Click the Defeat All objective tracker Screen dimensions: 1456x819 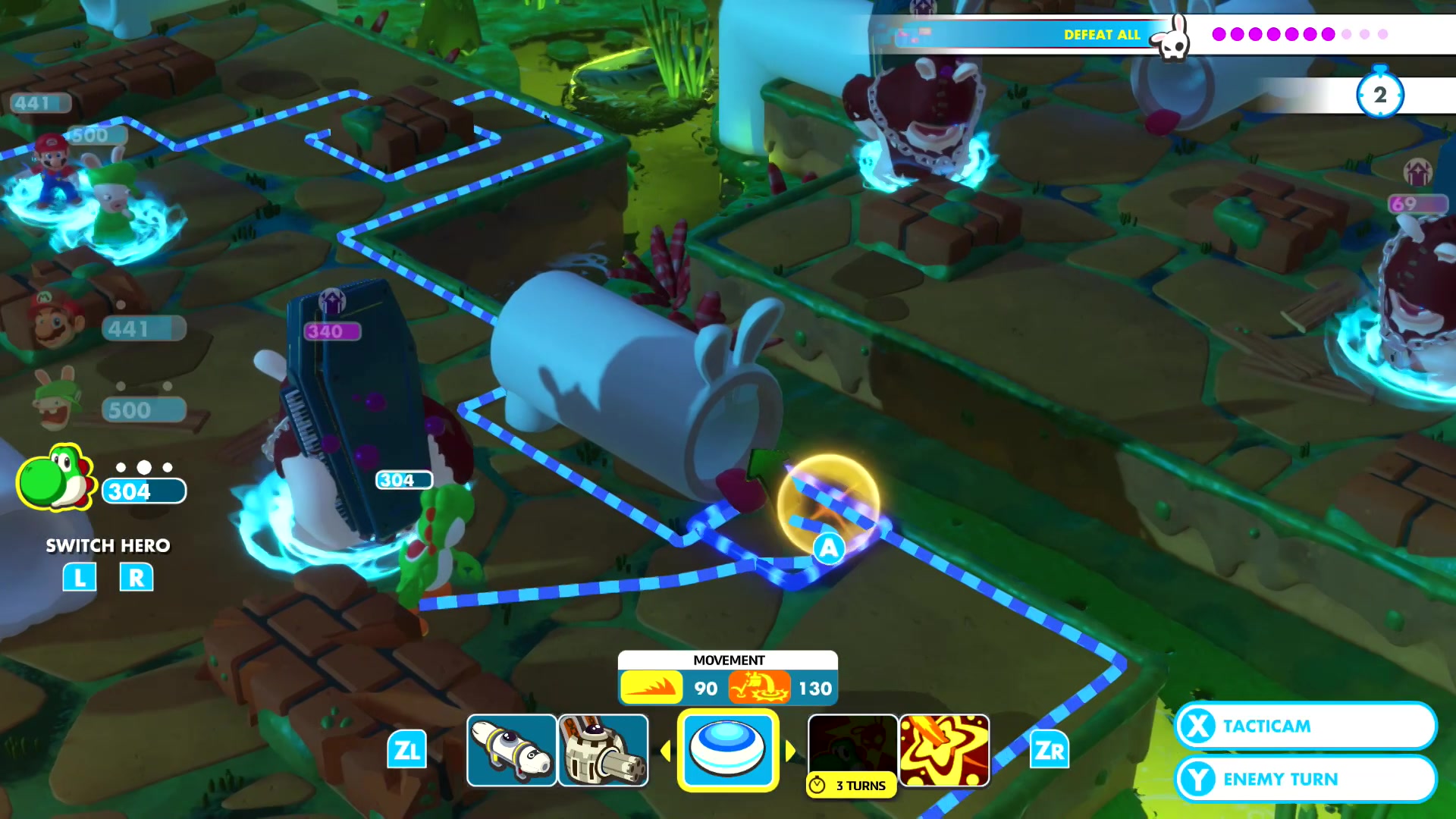(x=1103, y=35)
